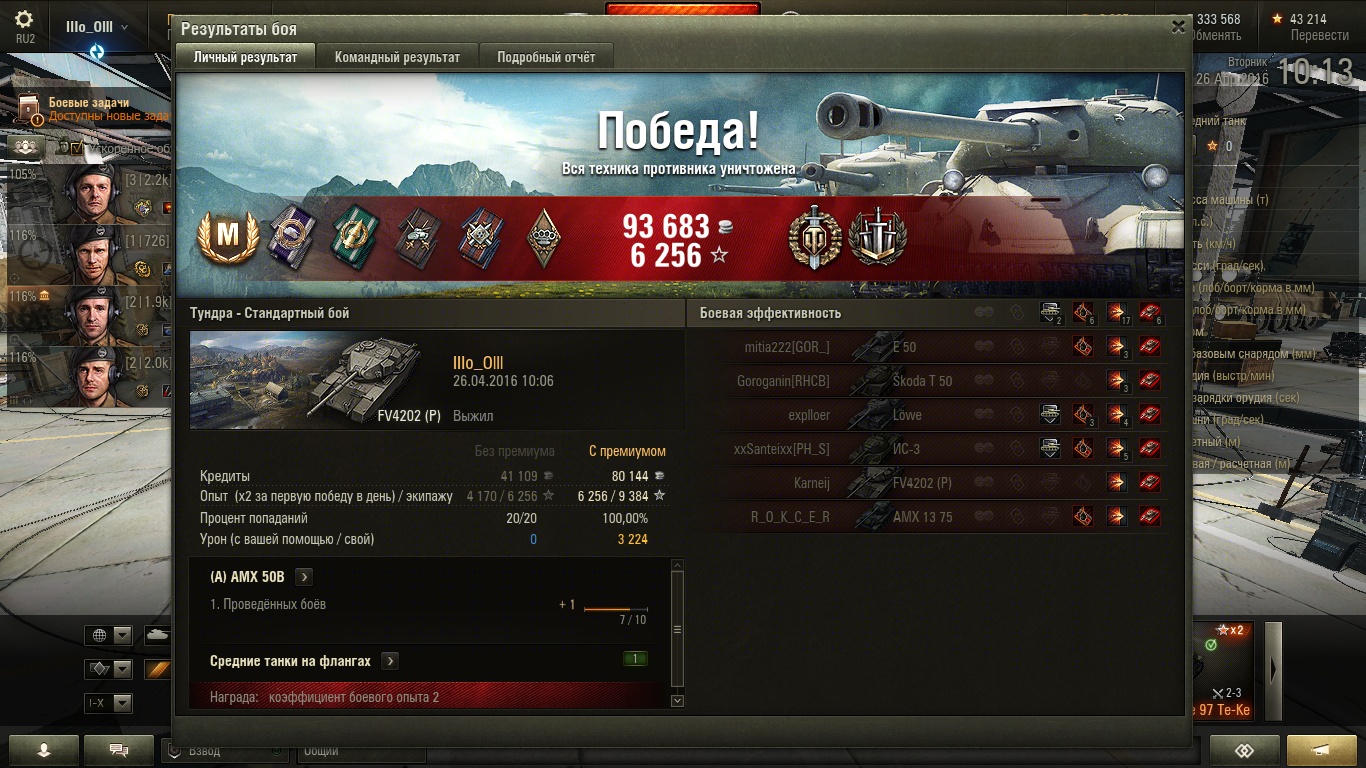
Task: Expand the (A) AMX 50B mission arrow
Action: coord(304,577)
